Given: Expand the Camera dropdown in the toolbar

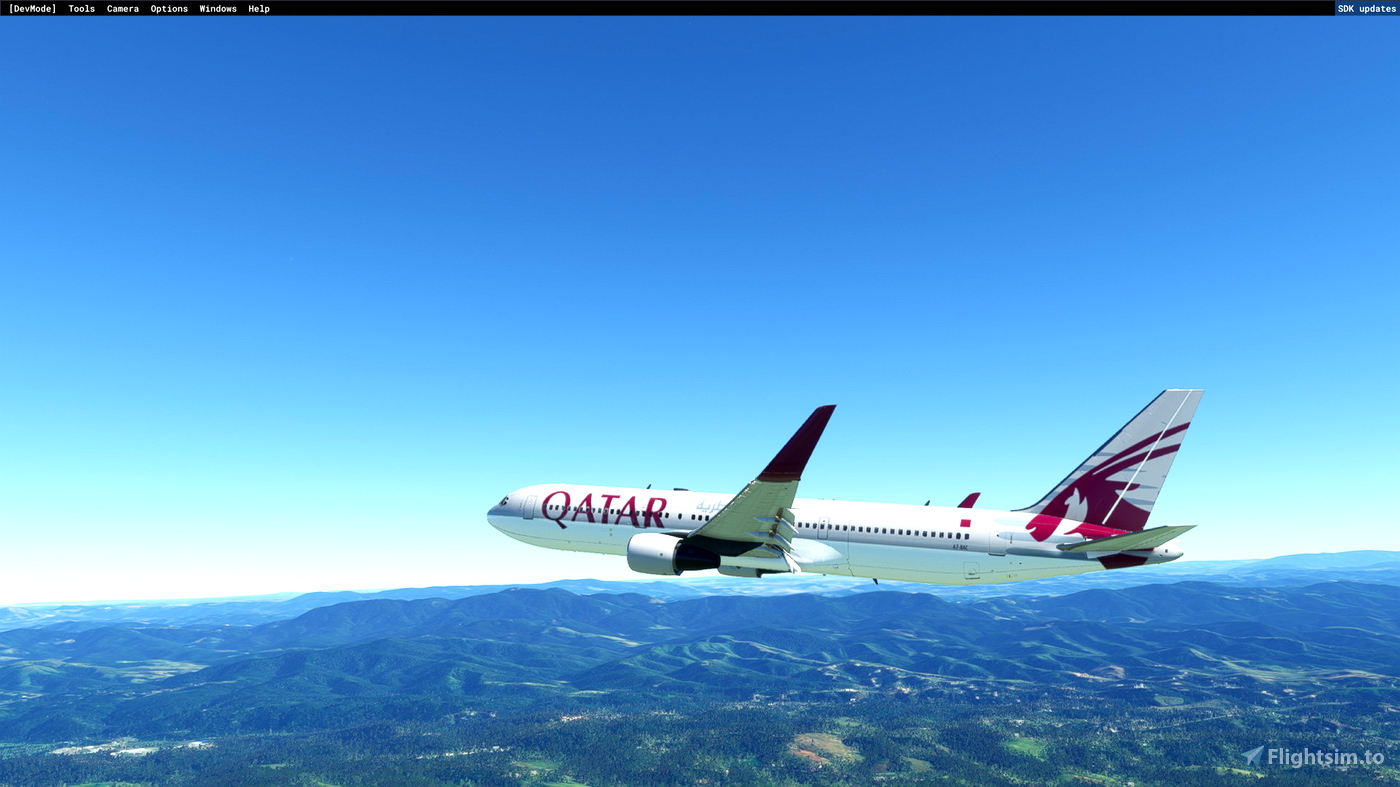Looking at the screenshot, I should tap(122, 7).
